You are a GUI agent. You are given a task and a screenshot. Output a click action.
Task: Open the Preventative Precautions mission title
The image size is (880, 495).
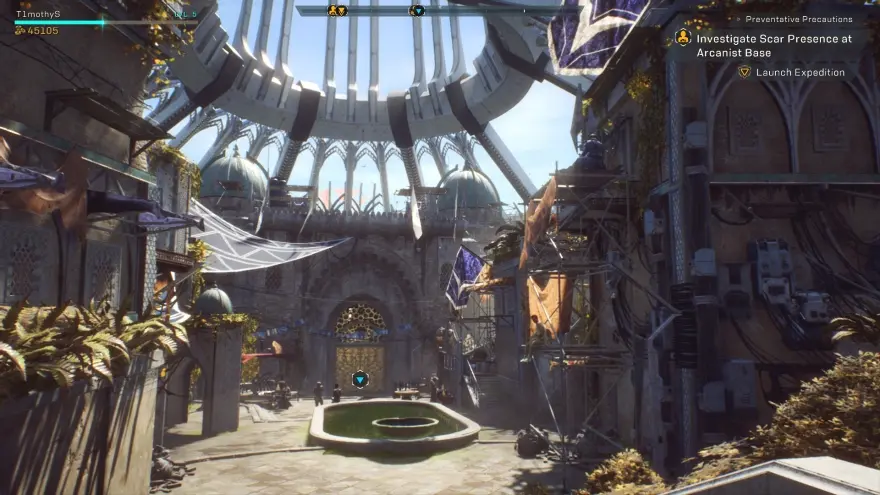(799, 19)
